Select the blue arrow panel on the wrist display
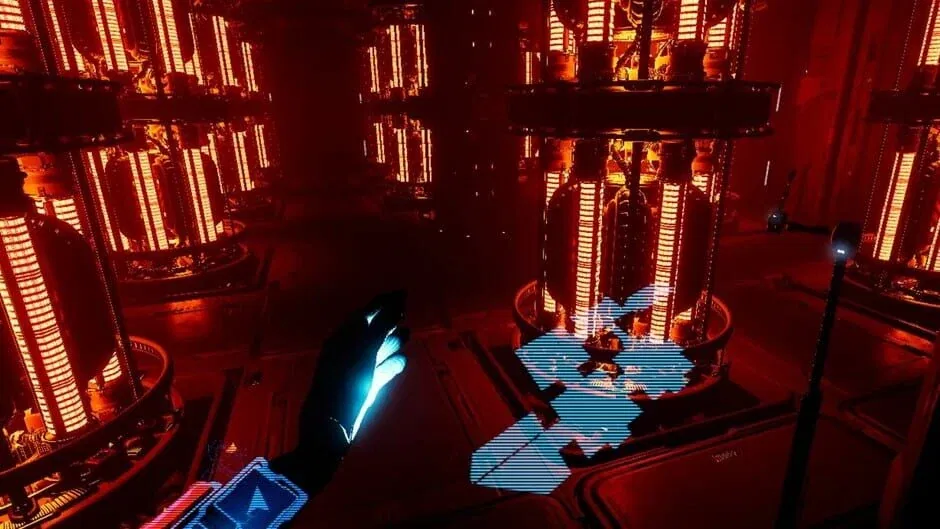Screen dimensions: 940x529 [x=254, y=498]
